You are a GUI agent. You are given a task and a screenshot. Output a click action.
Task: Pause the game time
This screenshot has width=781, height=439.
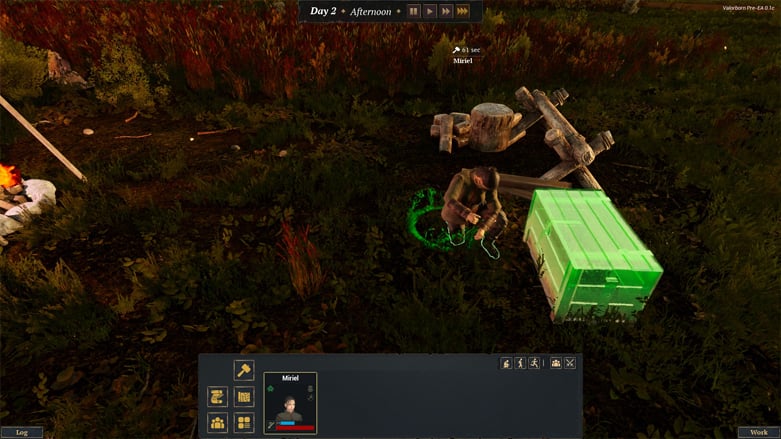413,11
